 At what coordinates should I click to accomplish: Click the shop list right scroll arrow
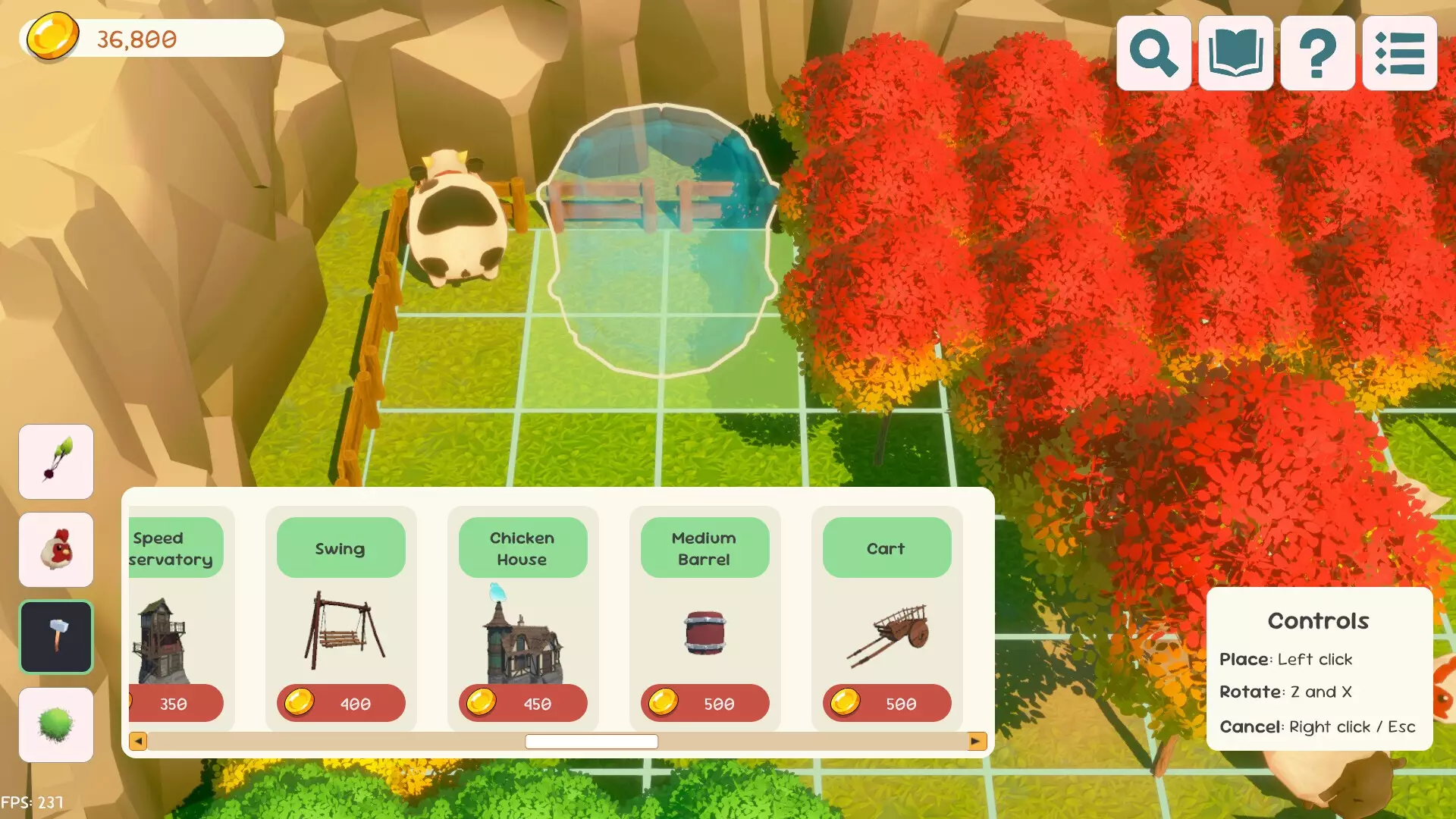[977, 741]
